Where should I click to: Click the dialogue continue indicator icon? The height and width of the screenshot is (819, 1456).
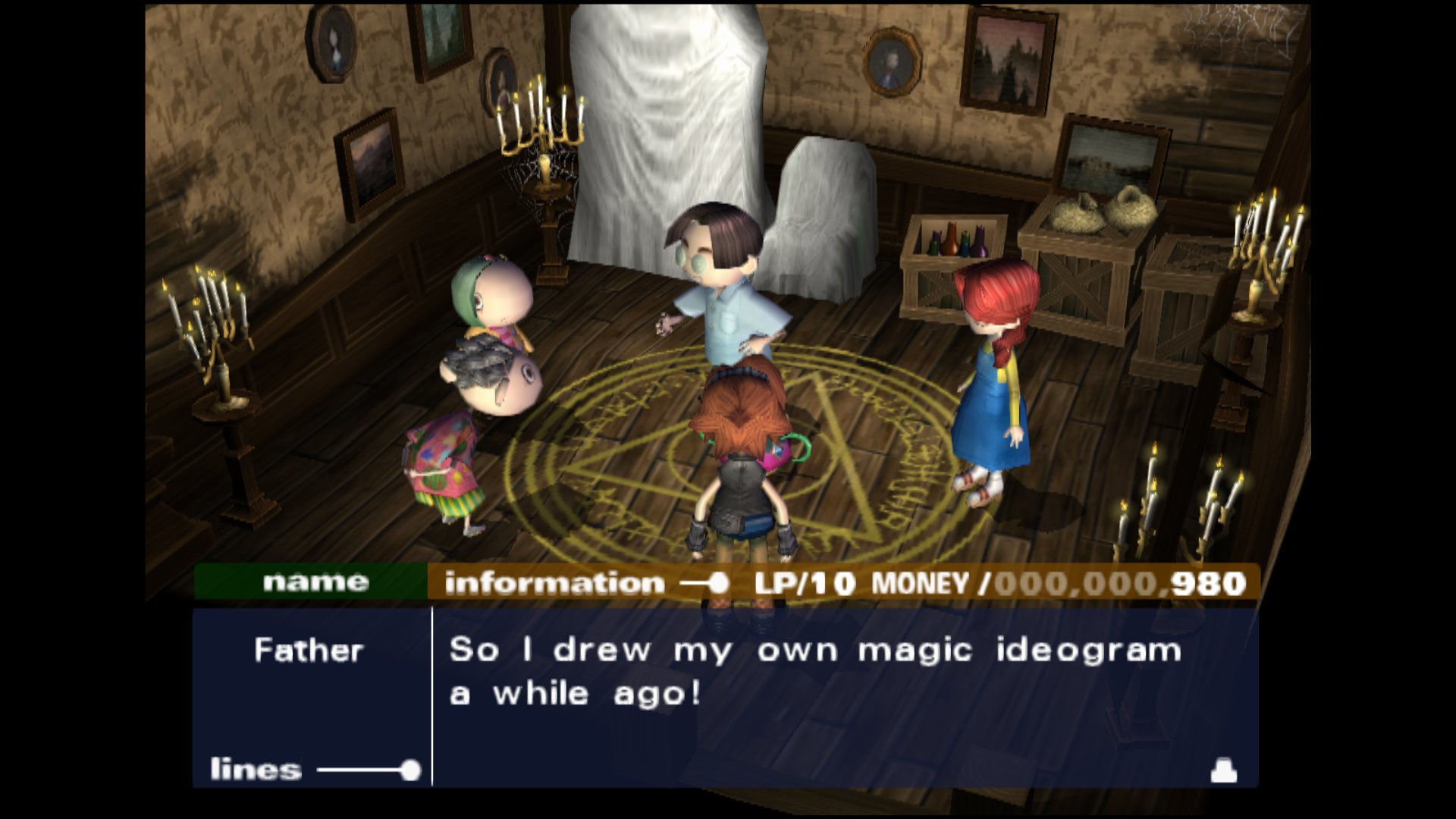click(1223, 770)
